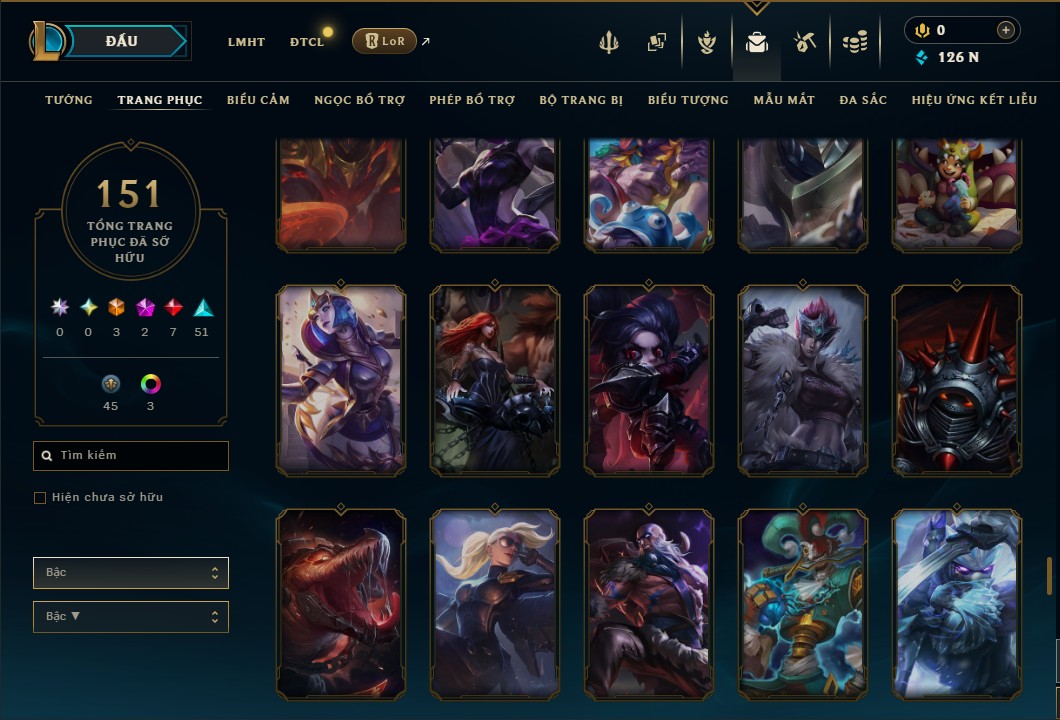
Task: Open the NGỌC BỔ TRỢ tab
Action: point(359,100)
